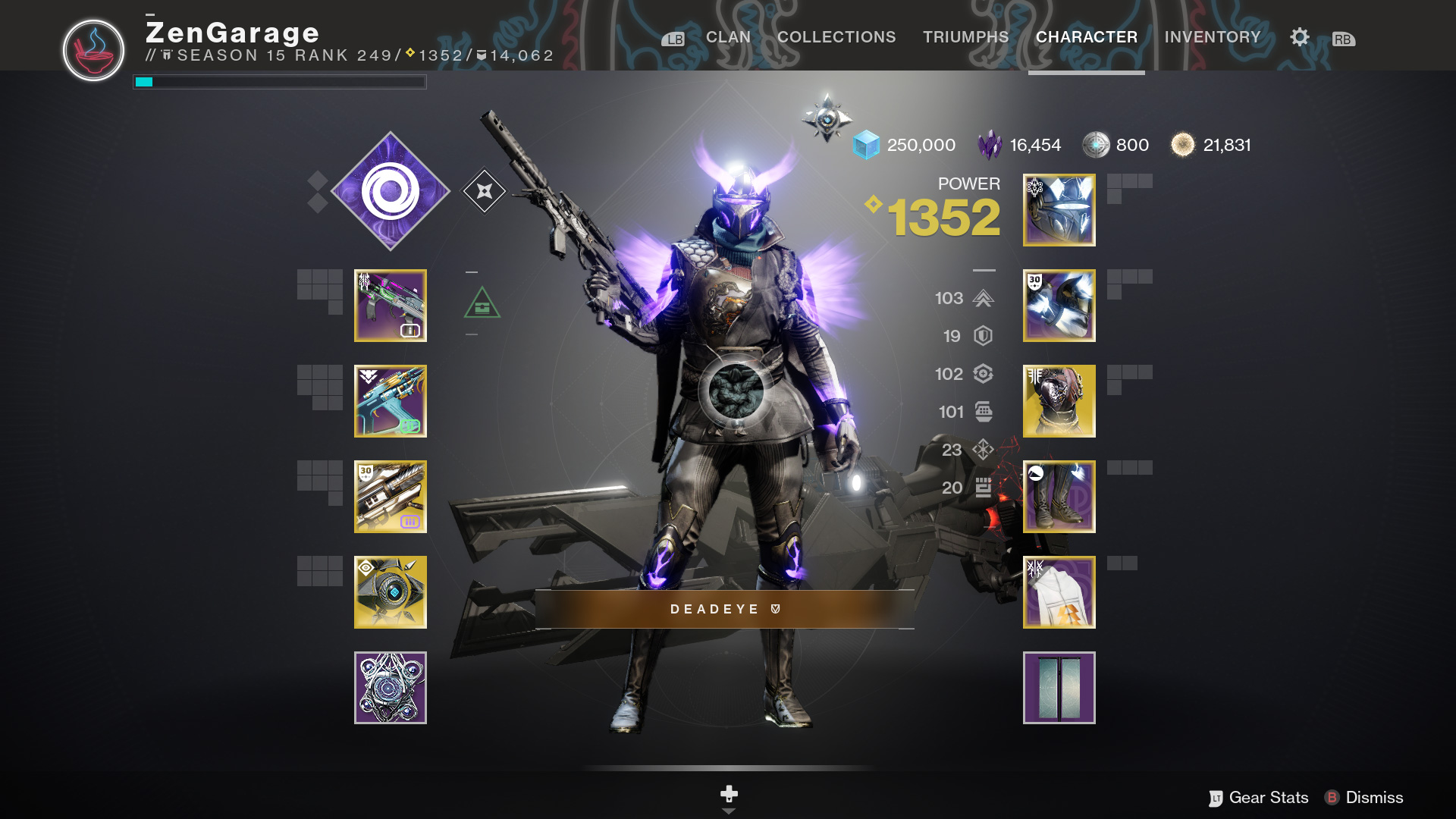
Task: Open the Inventory tab
Action: tap(1212, 37)
